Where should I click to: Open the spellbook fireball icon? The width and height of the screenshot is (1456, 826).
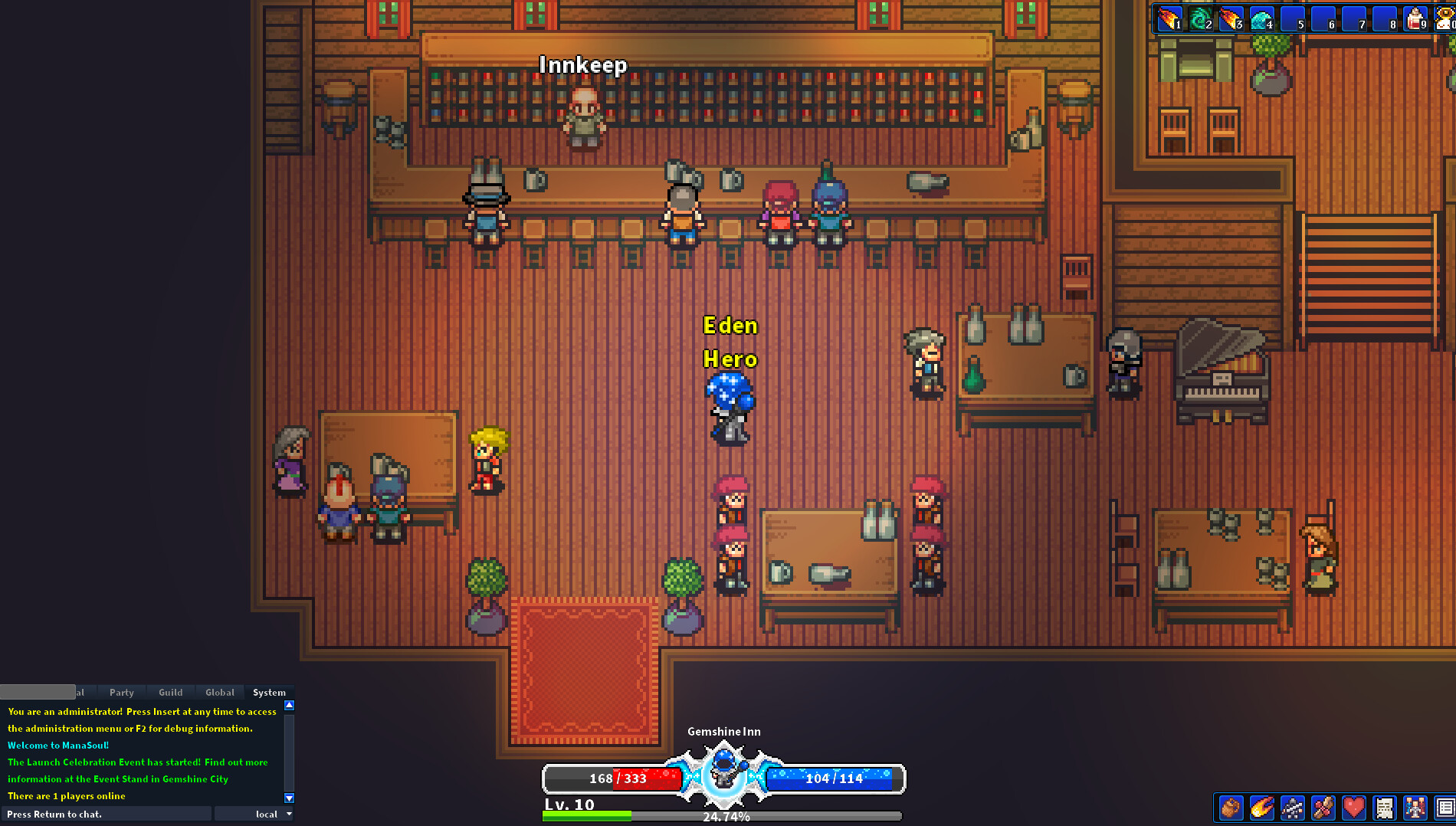point(1262,808)
